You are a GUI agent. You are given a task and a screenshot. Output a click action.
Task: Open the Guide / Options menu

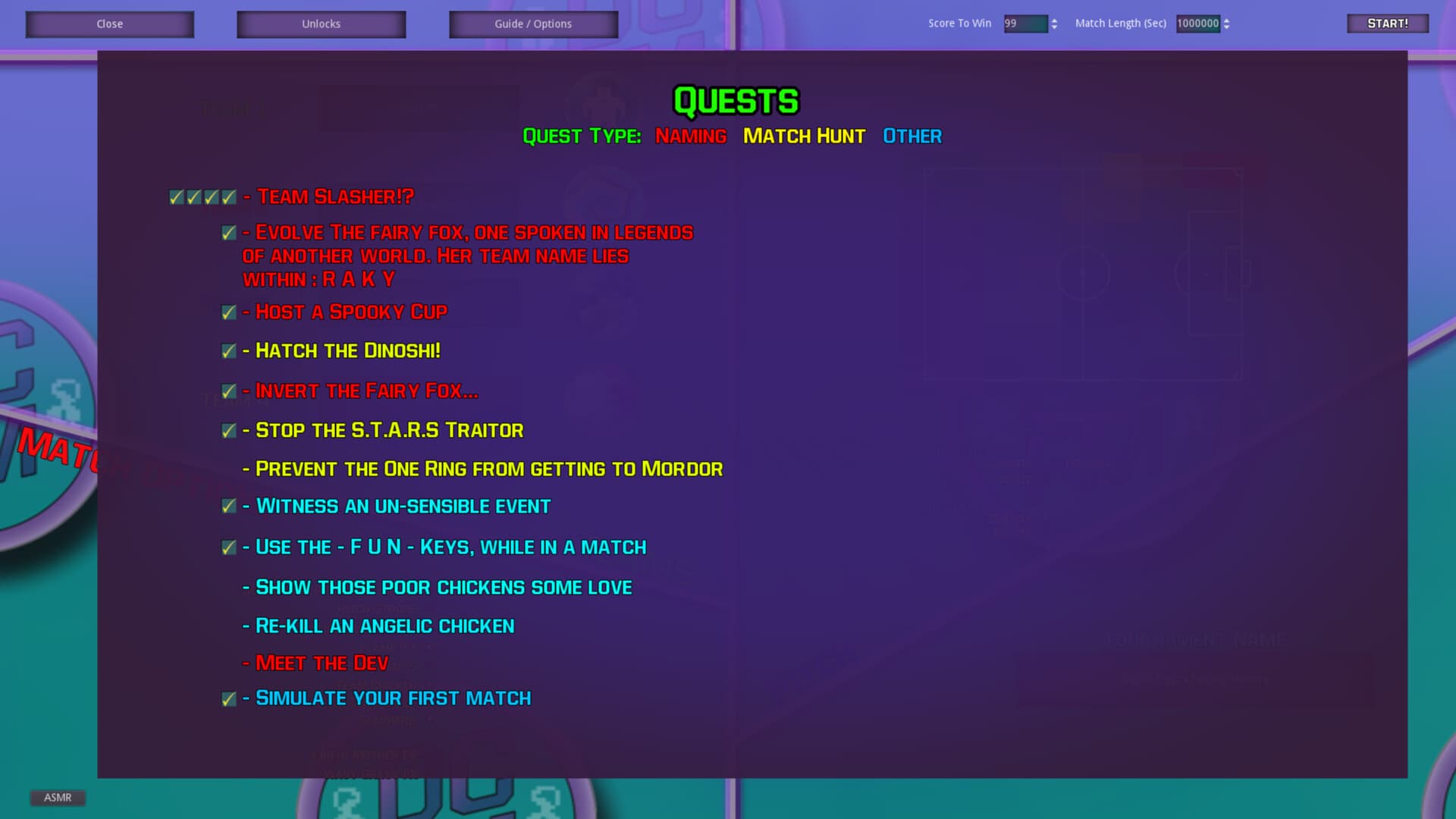tap(532, 24)
